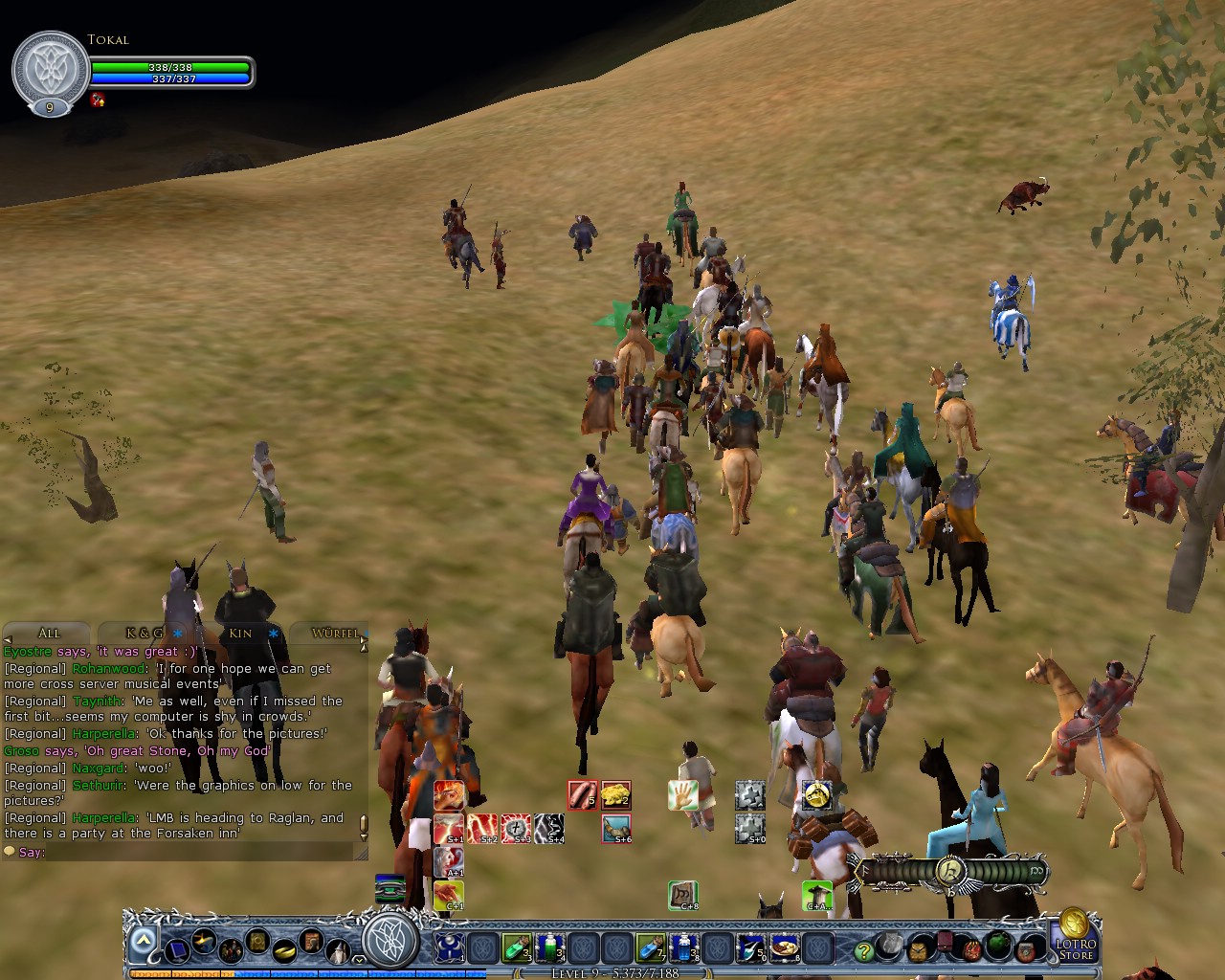Expand the quickslot bars with the blue chevron

pyautogui.click(x=142, y=939)
